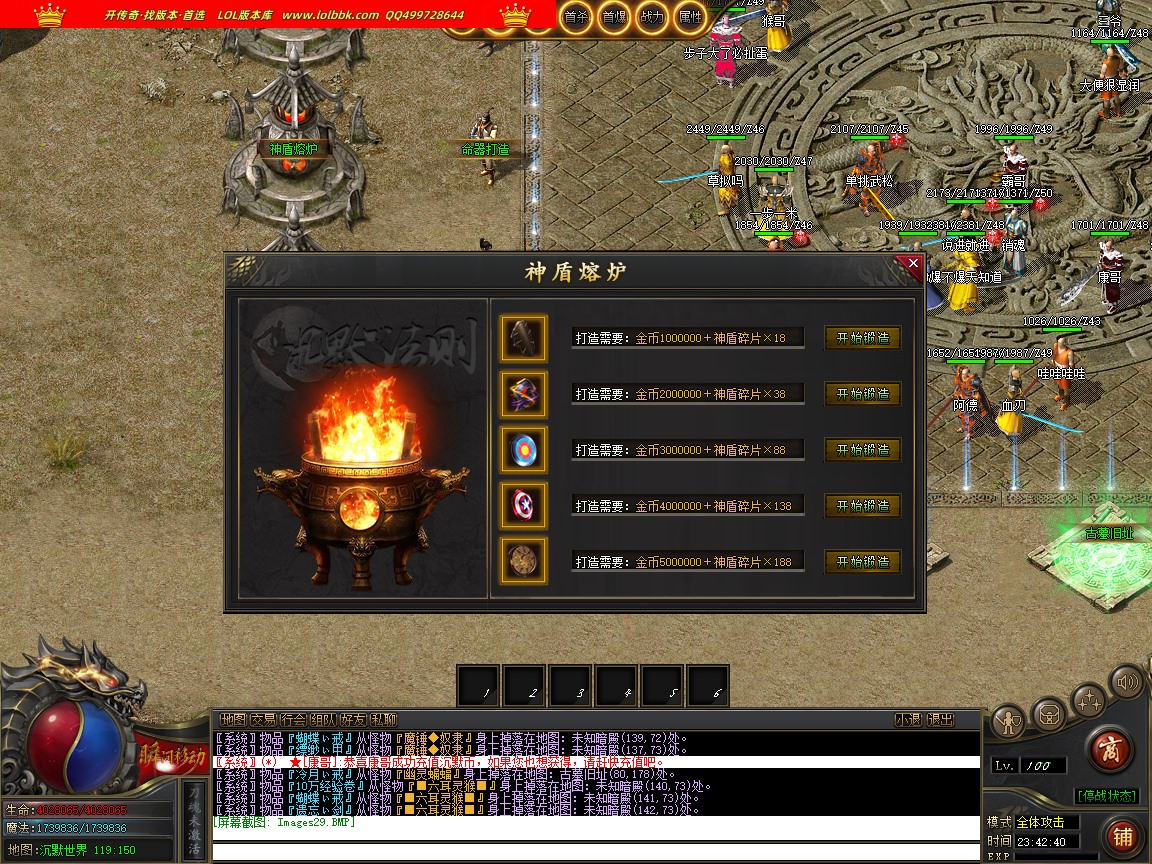Viewport: 1152px width, 864px height.
Task: Switch to the 好友 friends tab
Action: coord(353,720)
